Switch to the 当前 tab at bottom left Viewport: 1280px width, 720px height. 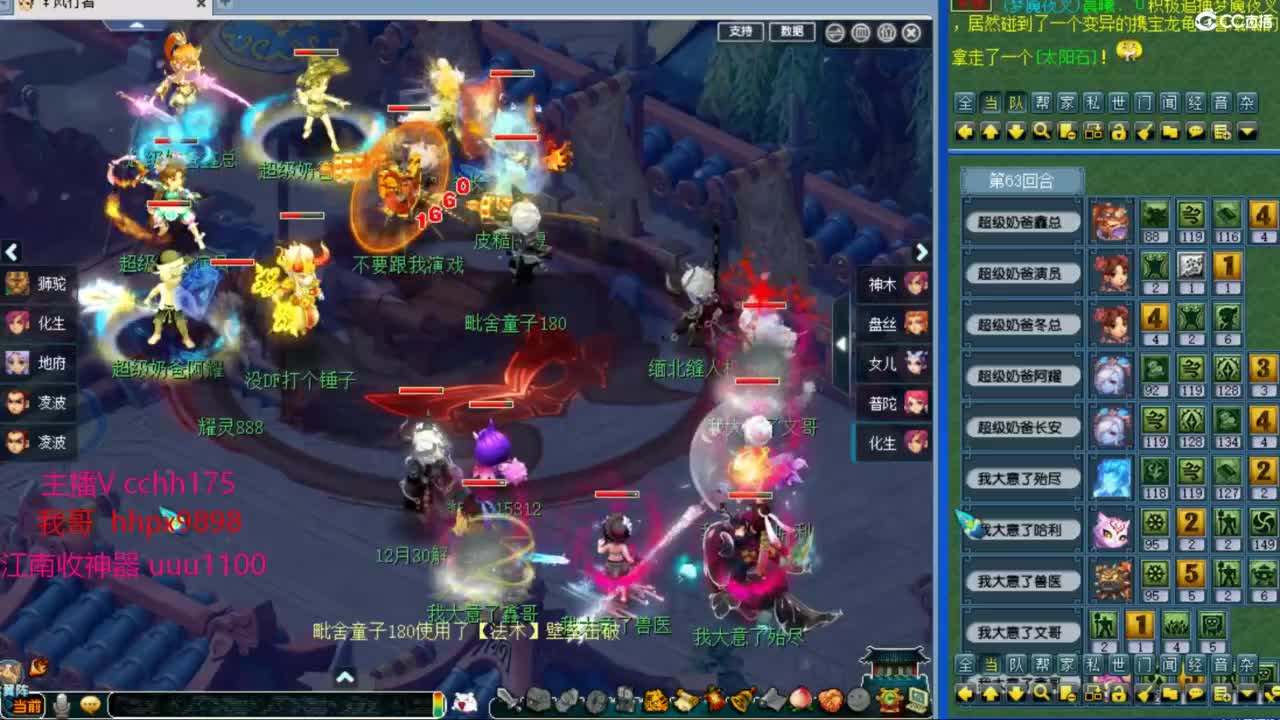pyautogui.click(x=27, y=703)
